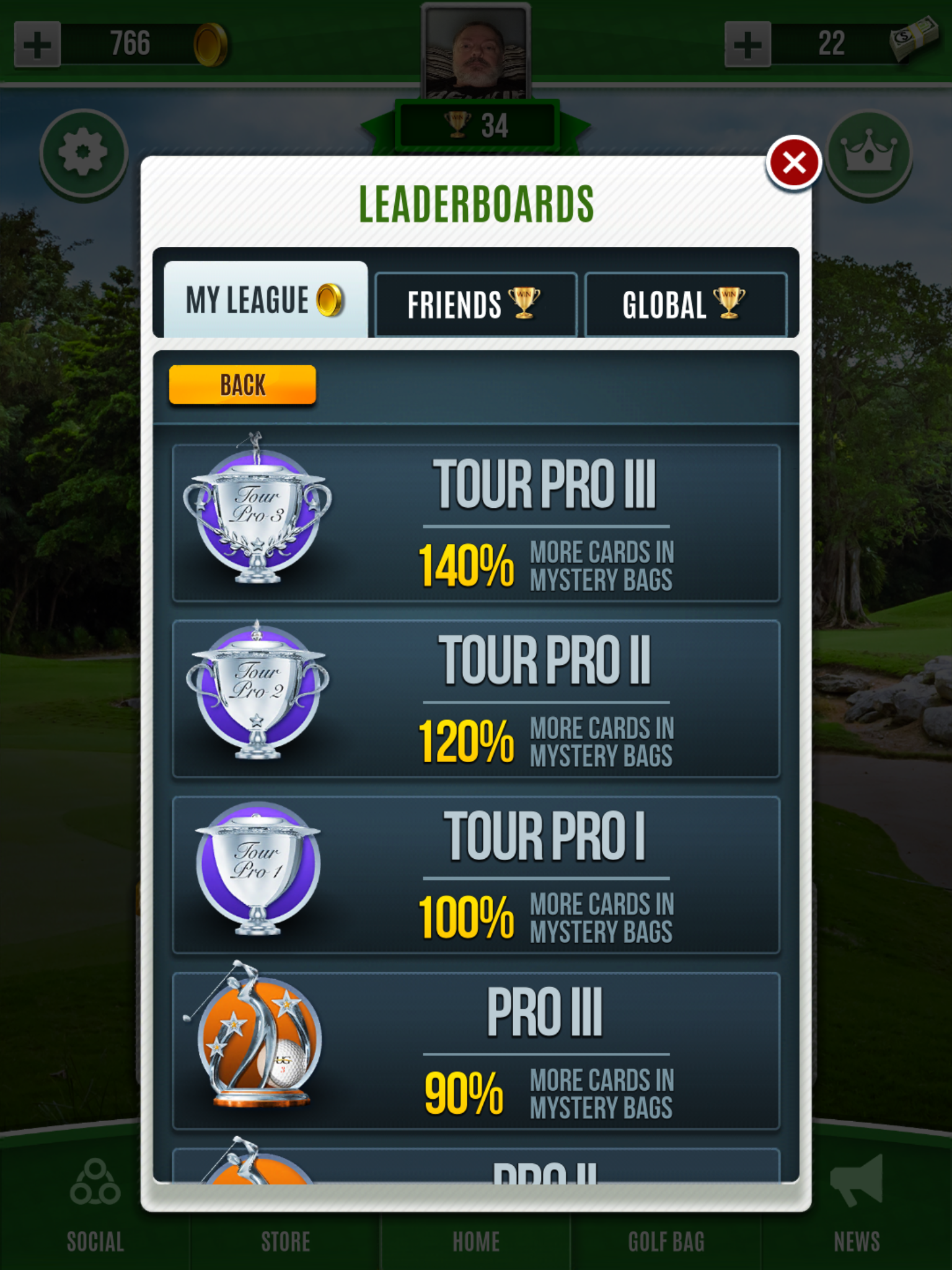Add more coins with the plus button

pos(37,44)
